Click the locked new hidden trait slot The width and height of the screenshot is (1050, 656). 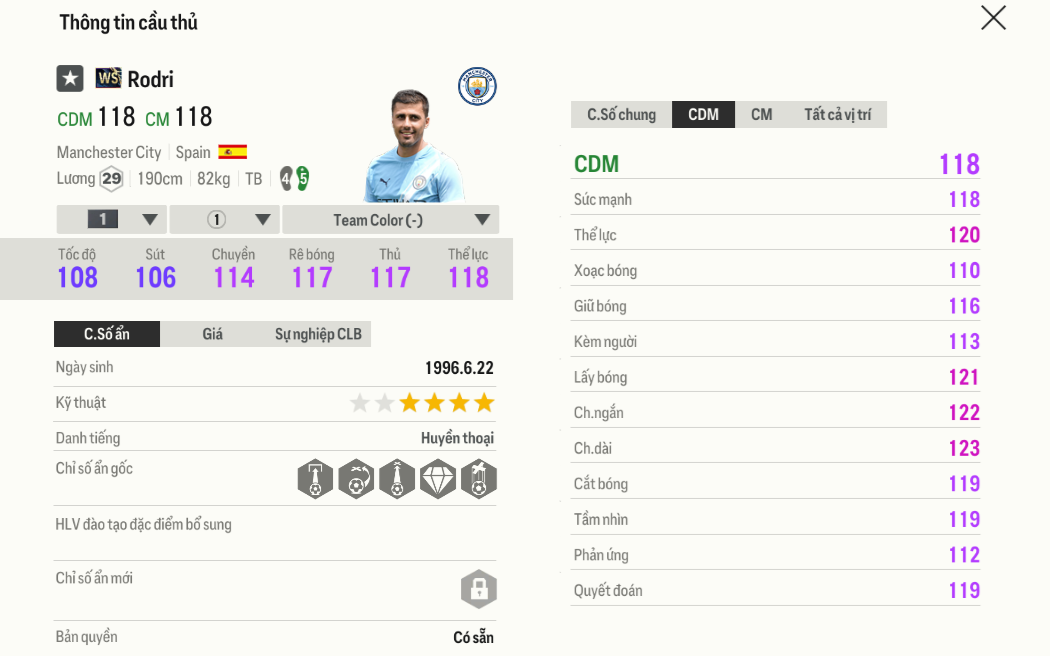(479, 589)
